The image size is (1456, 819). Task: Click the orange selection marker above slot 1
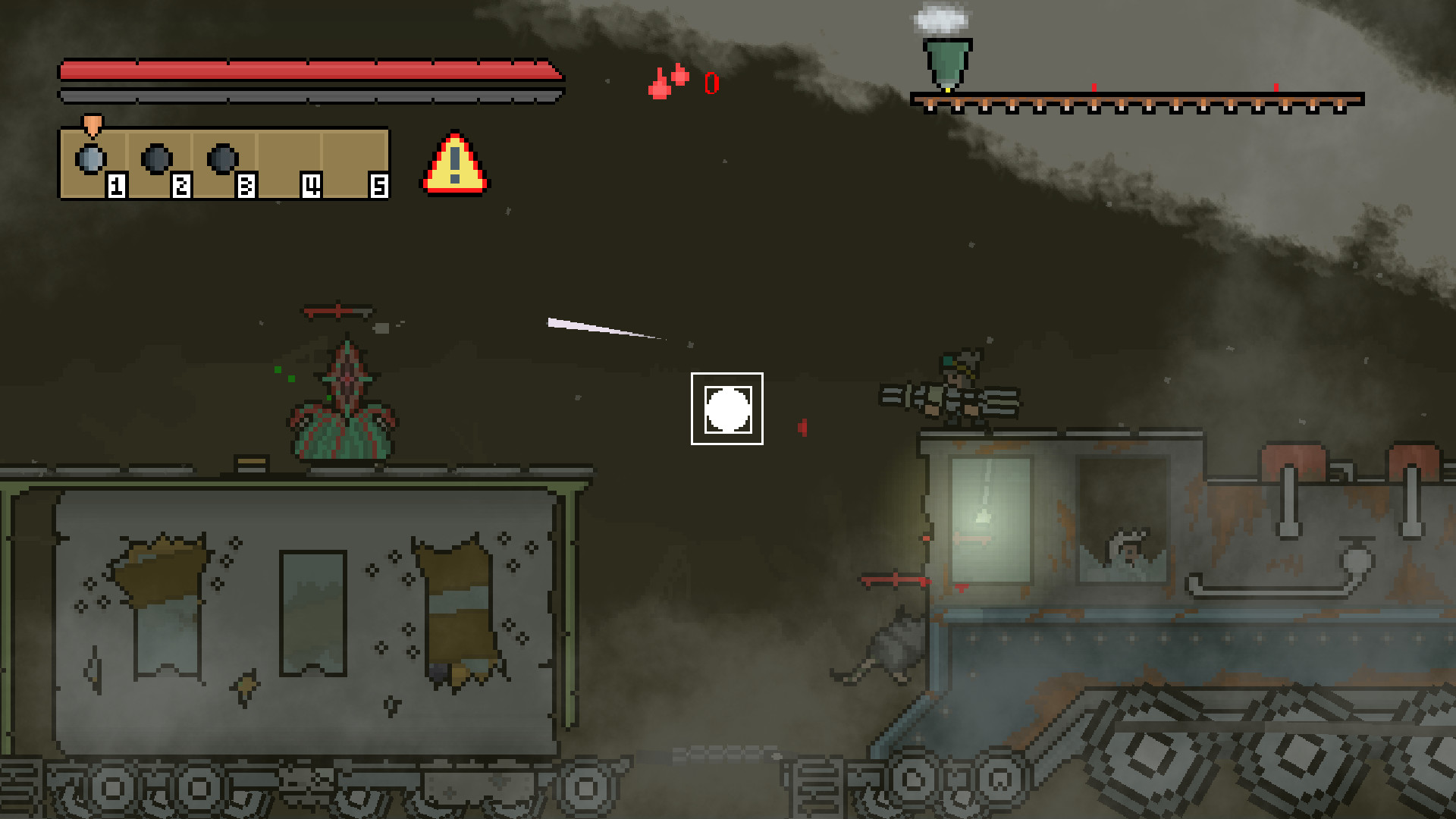point(91,125)
